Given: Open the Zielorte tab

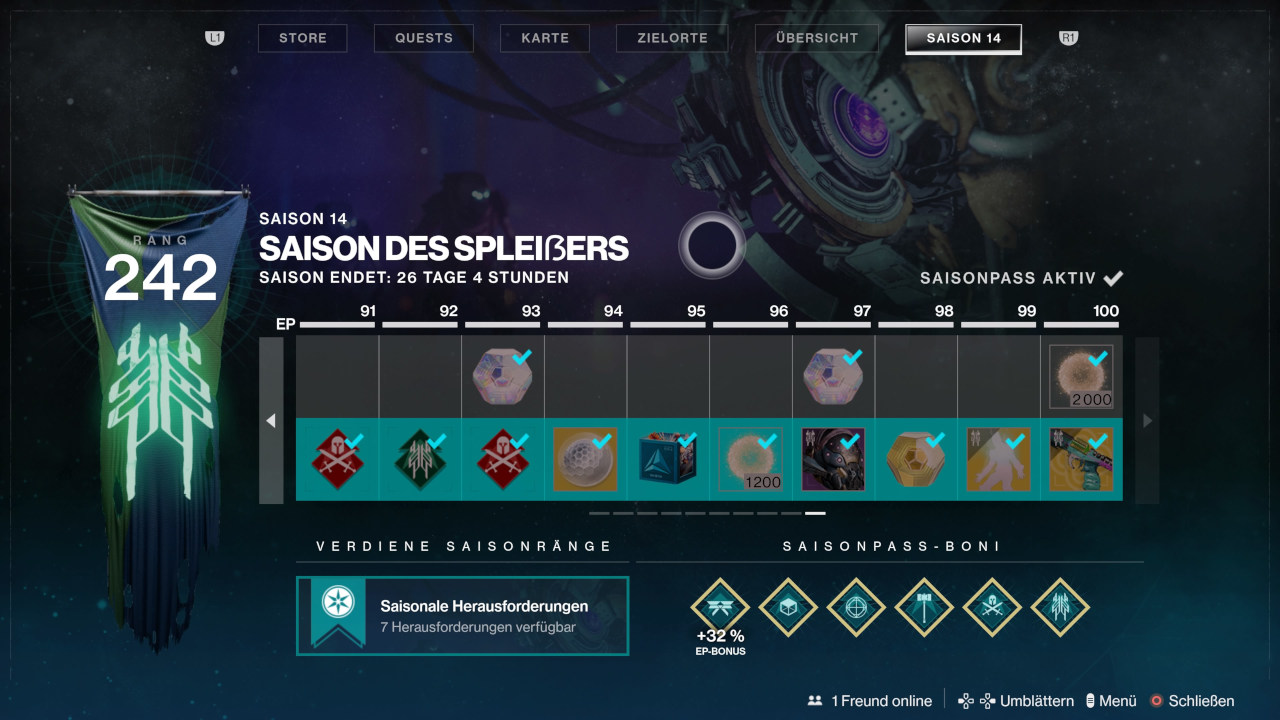Looking at the screenshot, I should coord(672,38).
